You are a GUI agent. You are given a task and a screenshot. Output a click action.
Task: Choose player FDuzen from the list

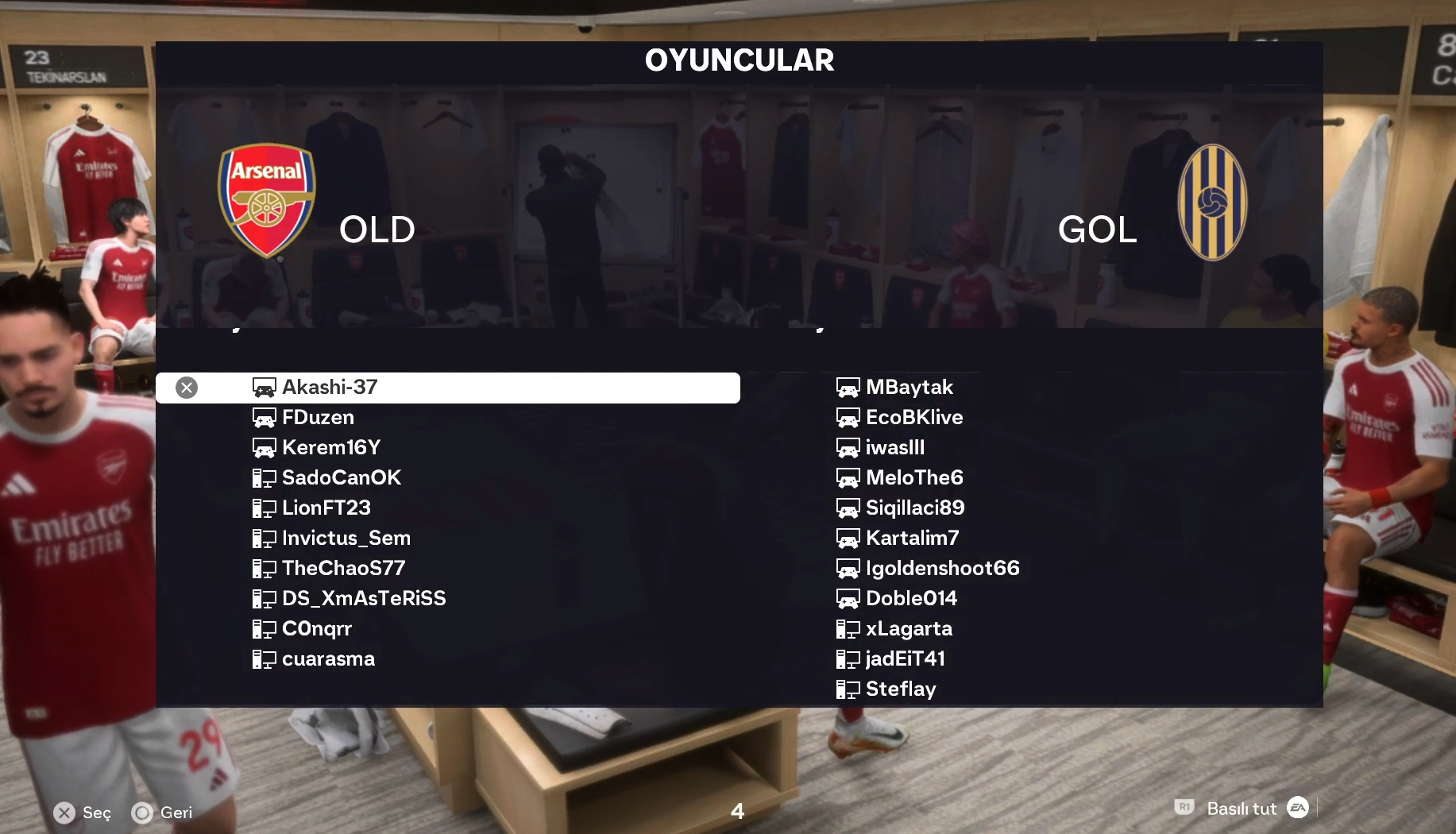click(318, 418)
